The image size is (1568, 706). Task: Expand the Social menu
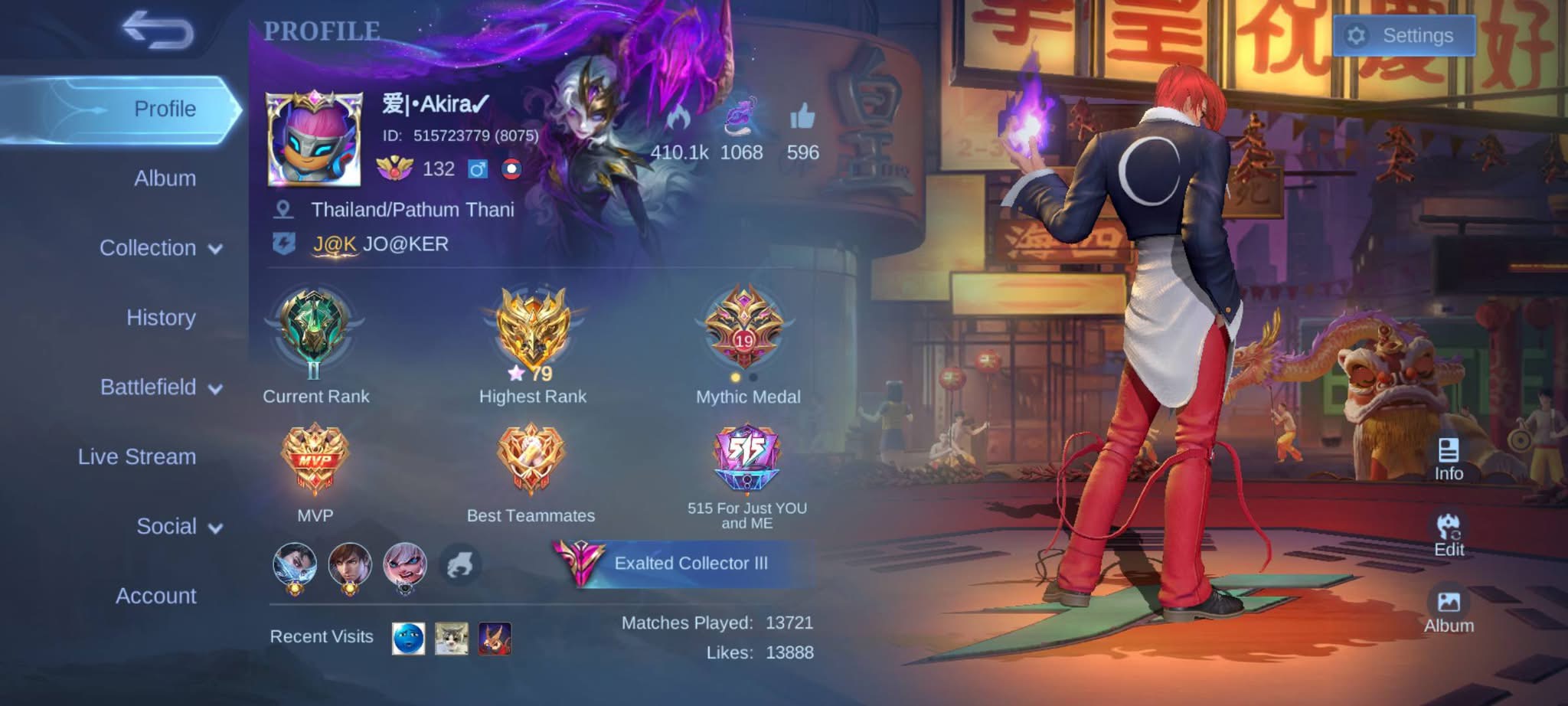(x=178, y=527)
